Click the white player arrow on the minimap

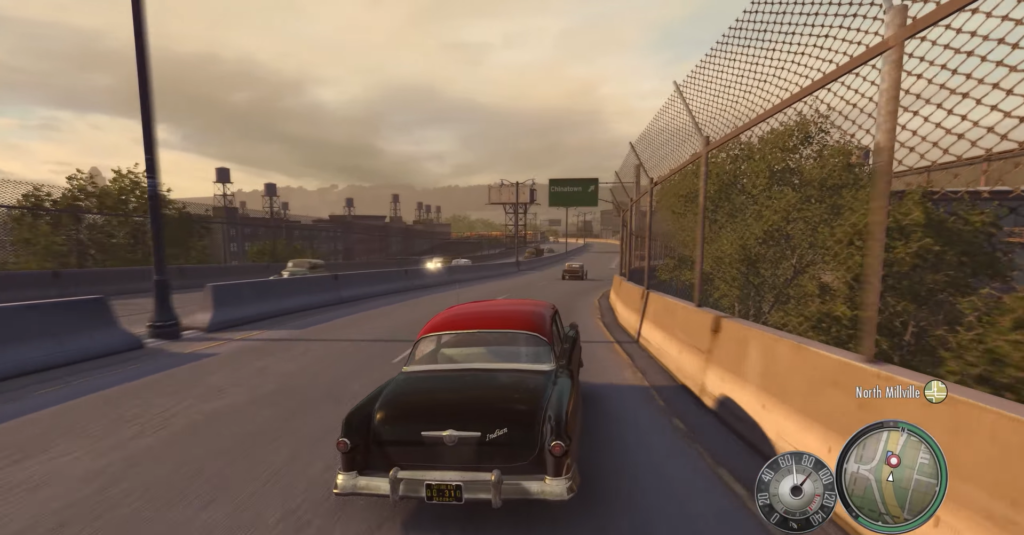click(891, 476)
